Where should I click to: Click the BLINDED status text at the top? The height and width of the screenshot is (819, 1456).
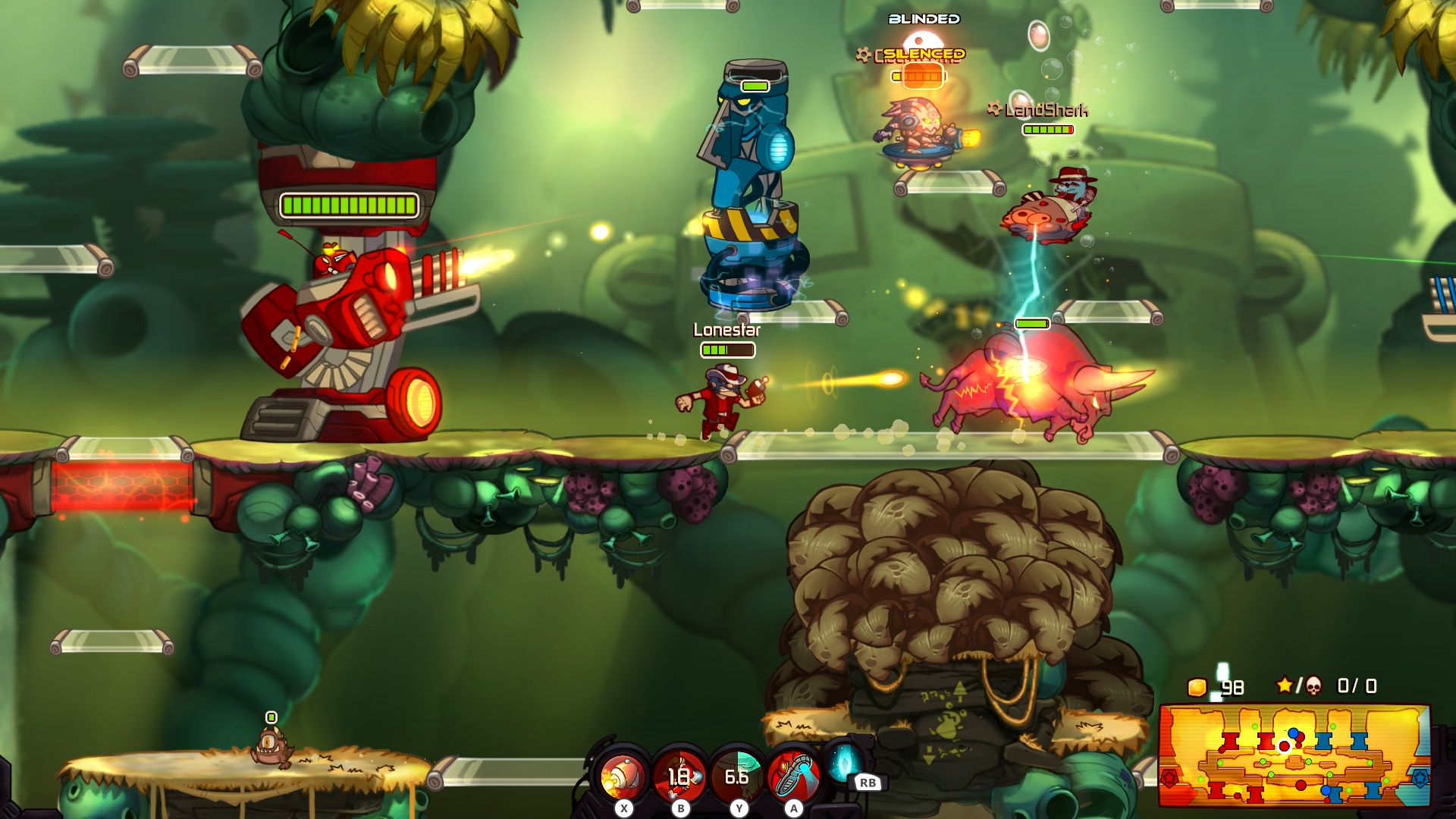(924, 17)
